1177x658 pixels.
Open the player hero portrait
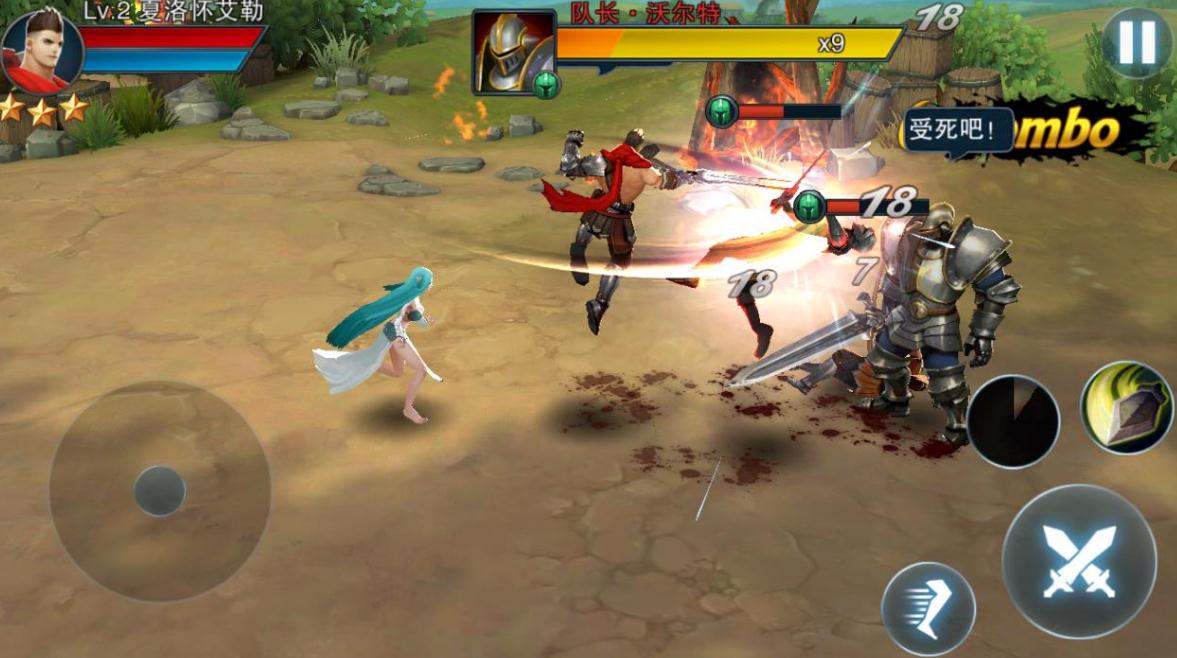coord(40,49)
